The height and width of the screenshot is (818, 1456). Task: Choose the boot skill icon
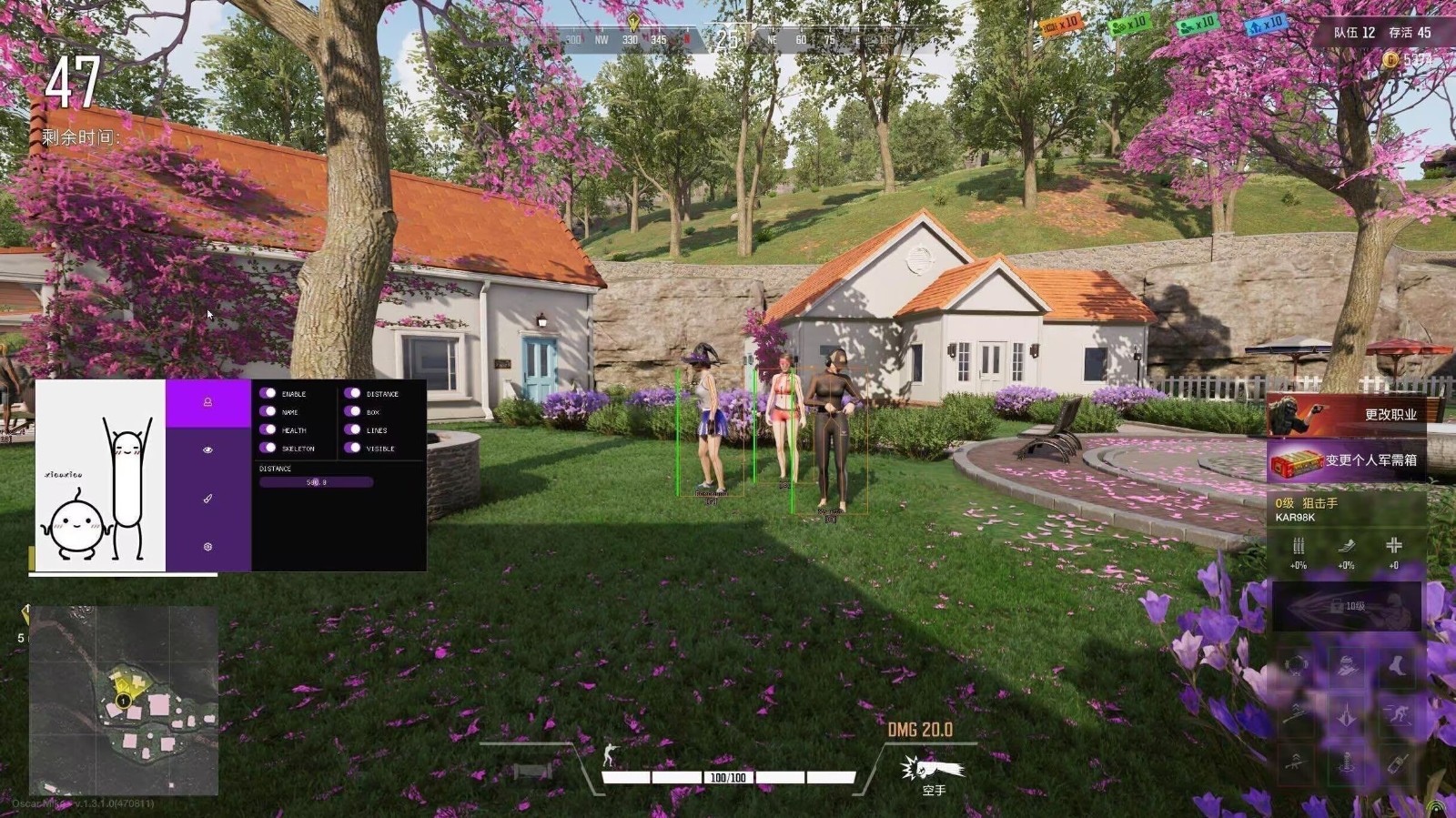click(x=1395, y=666)
